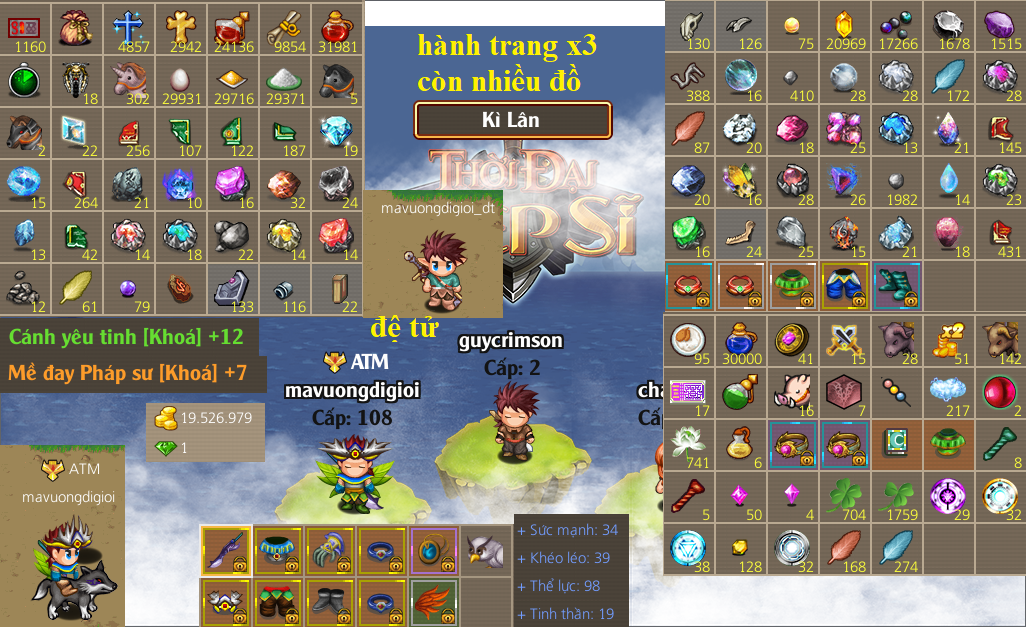1026x627 pixels.
Task: Select the blue potion stack of 30000
Action: pyautogui.click(x=741, y=340)
